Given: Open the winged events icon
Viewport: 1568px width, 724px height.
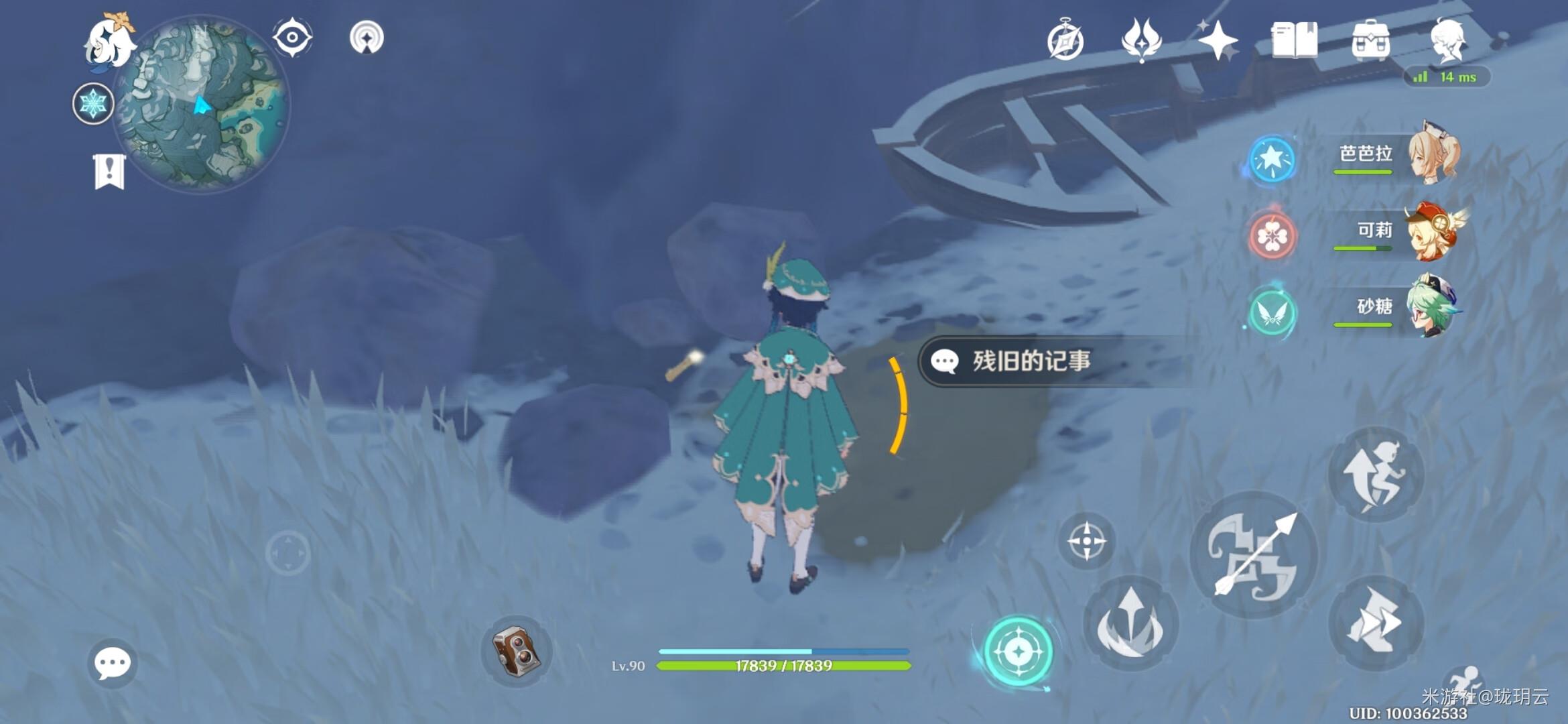Looking at the screenshot, I should click(1141, 40).
